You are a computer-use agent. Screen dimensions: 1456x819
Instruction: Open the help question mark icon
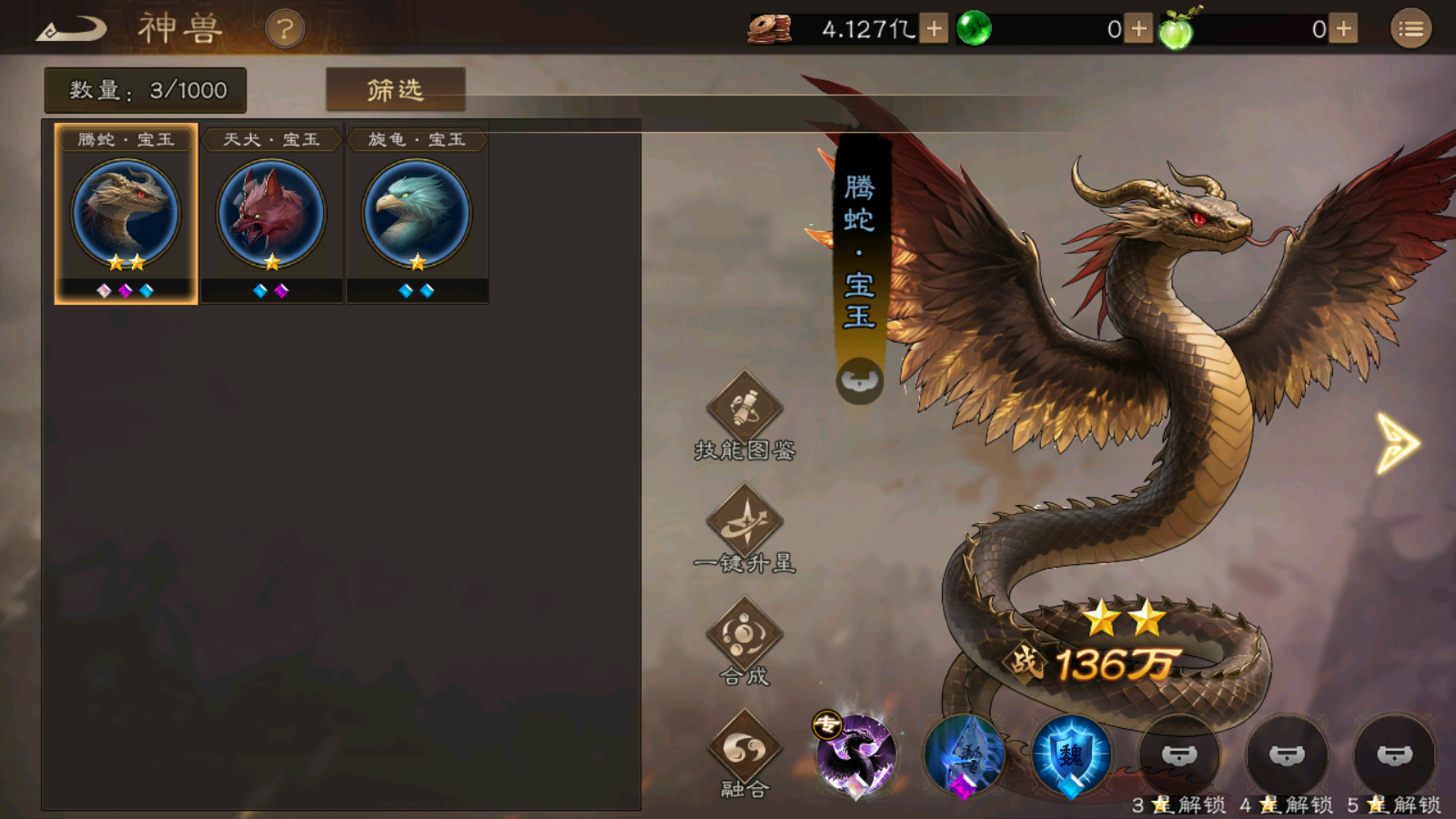pyautogui.click(x=285, y=27)
